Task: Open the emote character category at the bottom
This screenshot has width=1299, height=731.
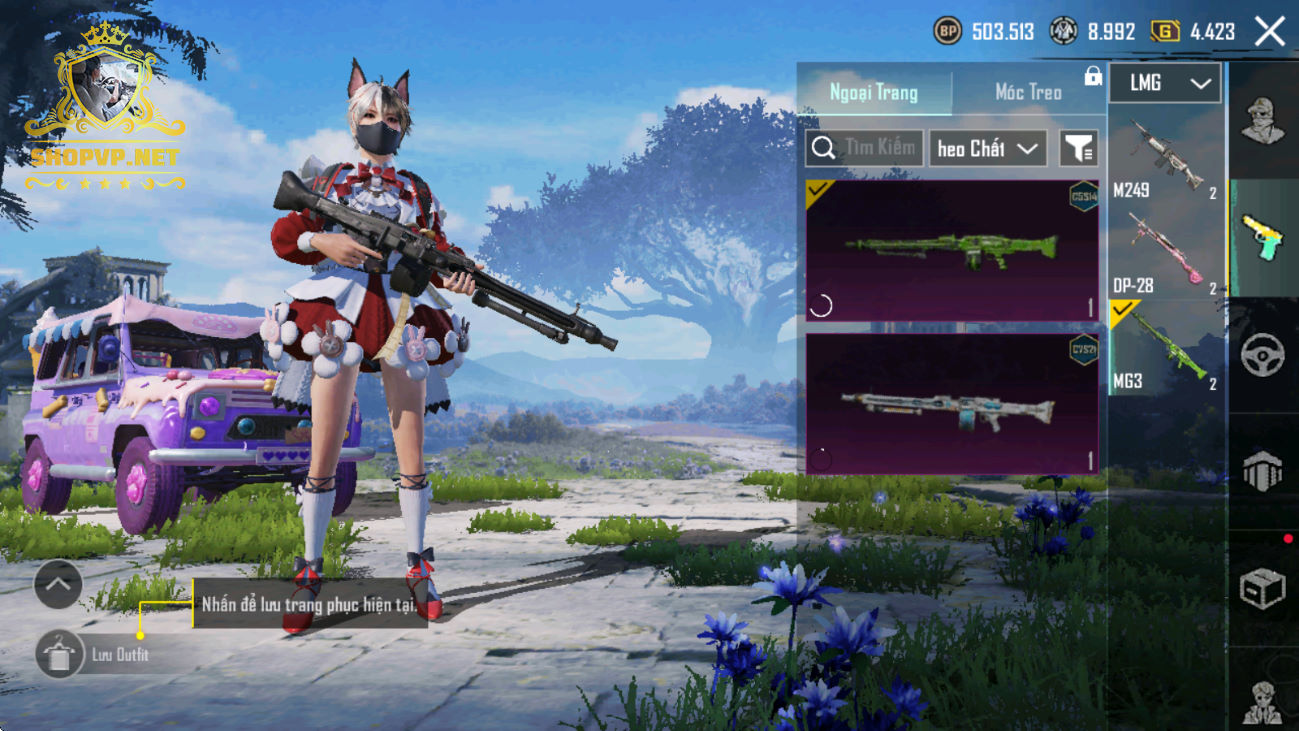Action: click(1262, 700)
